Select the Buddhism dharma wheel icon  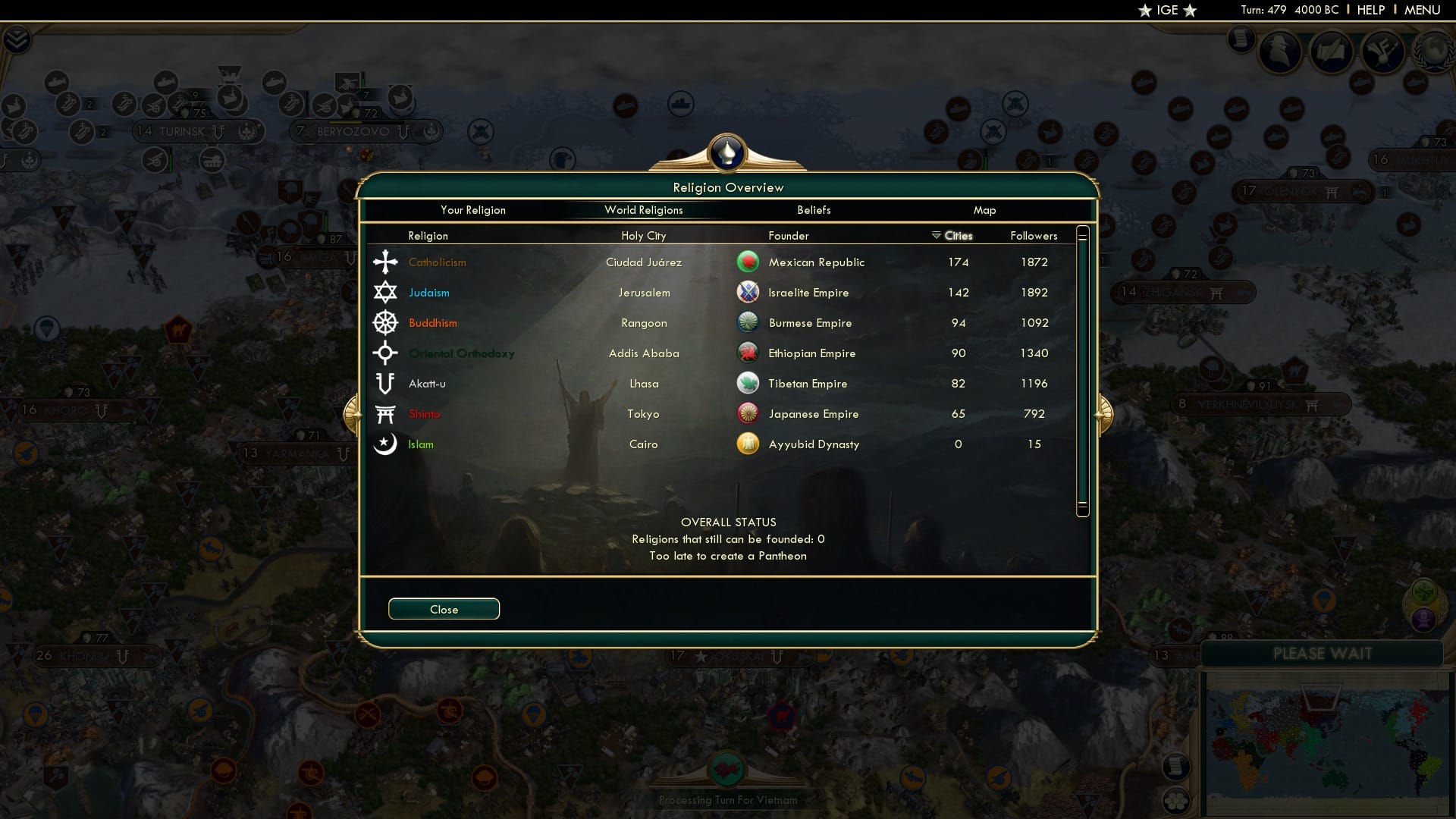pyautogui.click(x=386, y=322)
